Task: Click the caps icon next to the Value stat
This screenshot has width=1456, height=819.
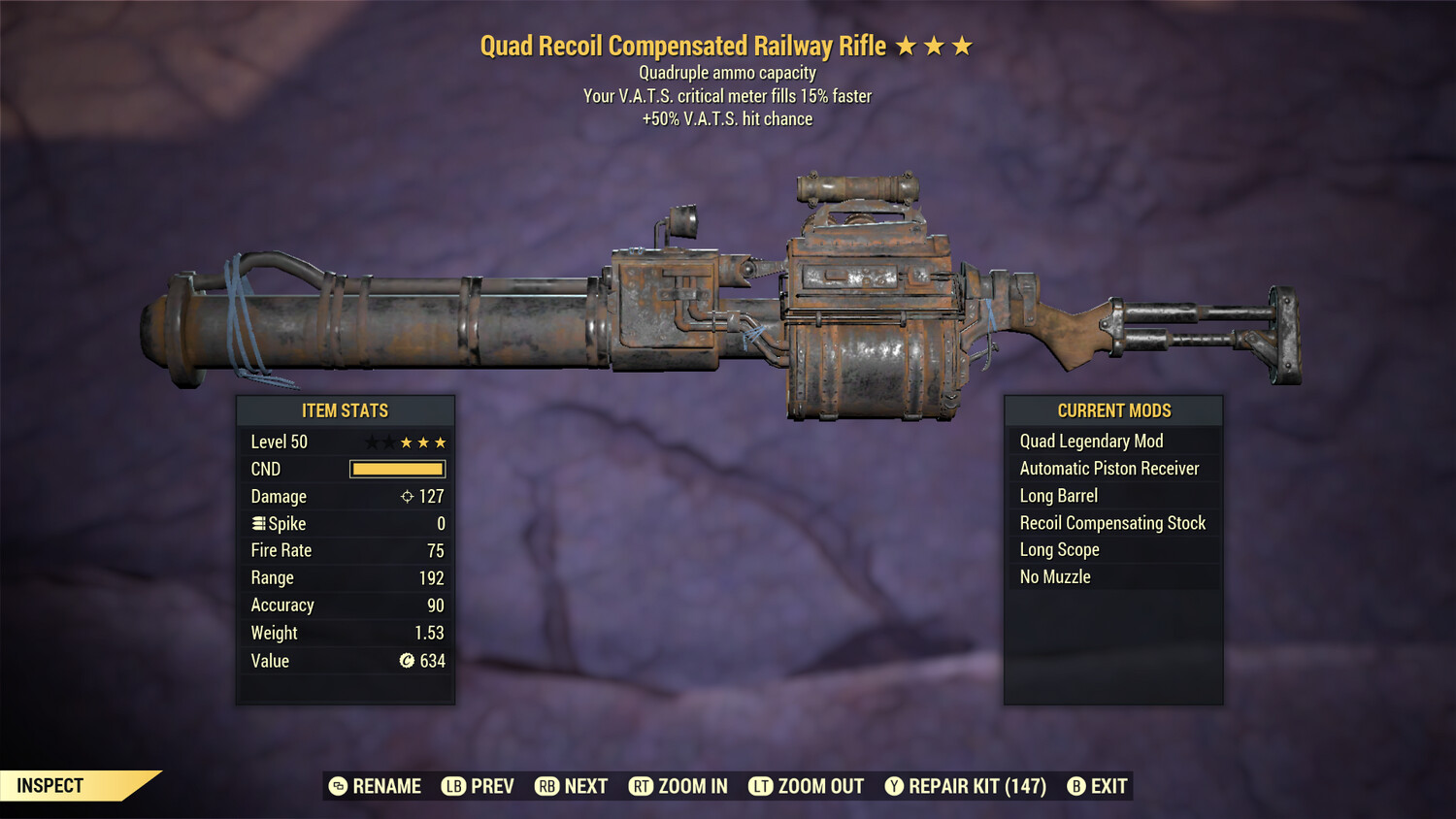Action: [x=407, y=661]
